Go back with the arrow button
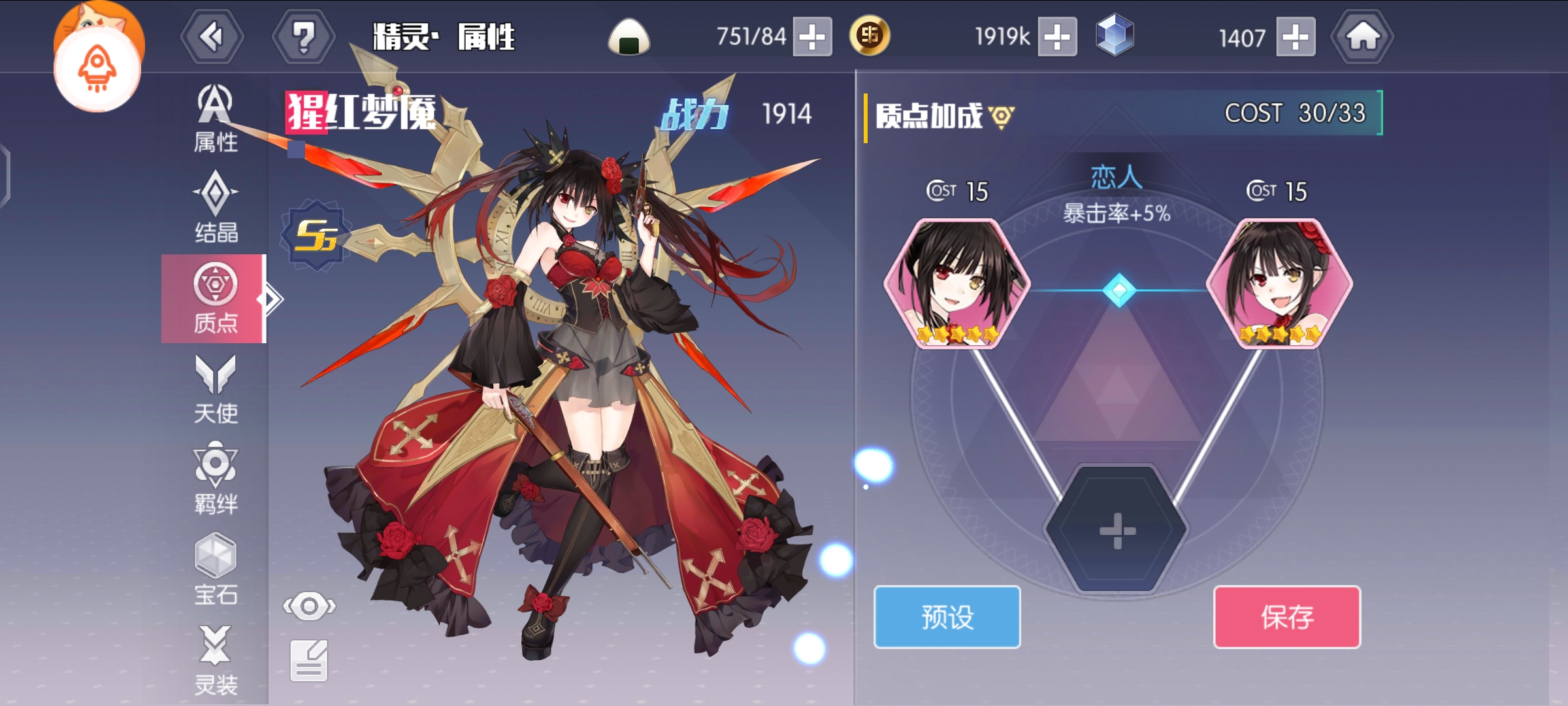 pyautogui.click(x=212, y=37)
